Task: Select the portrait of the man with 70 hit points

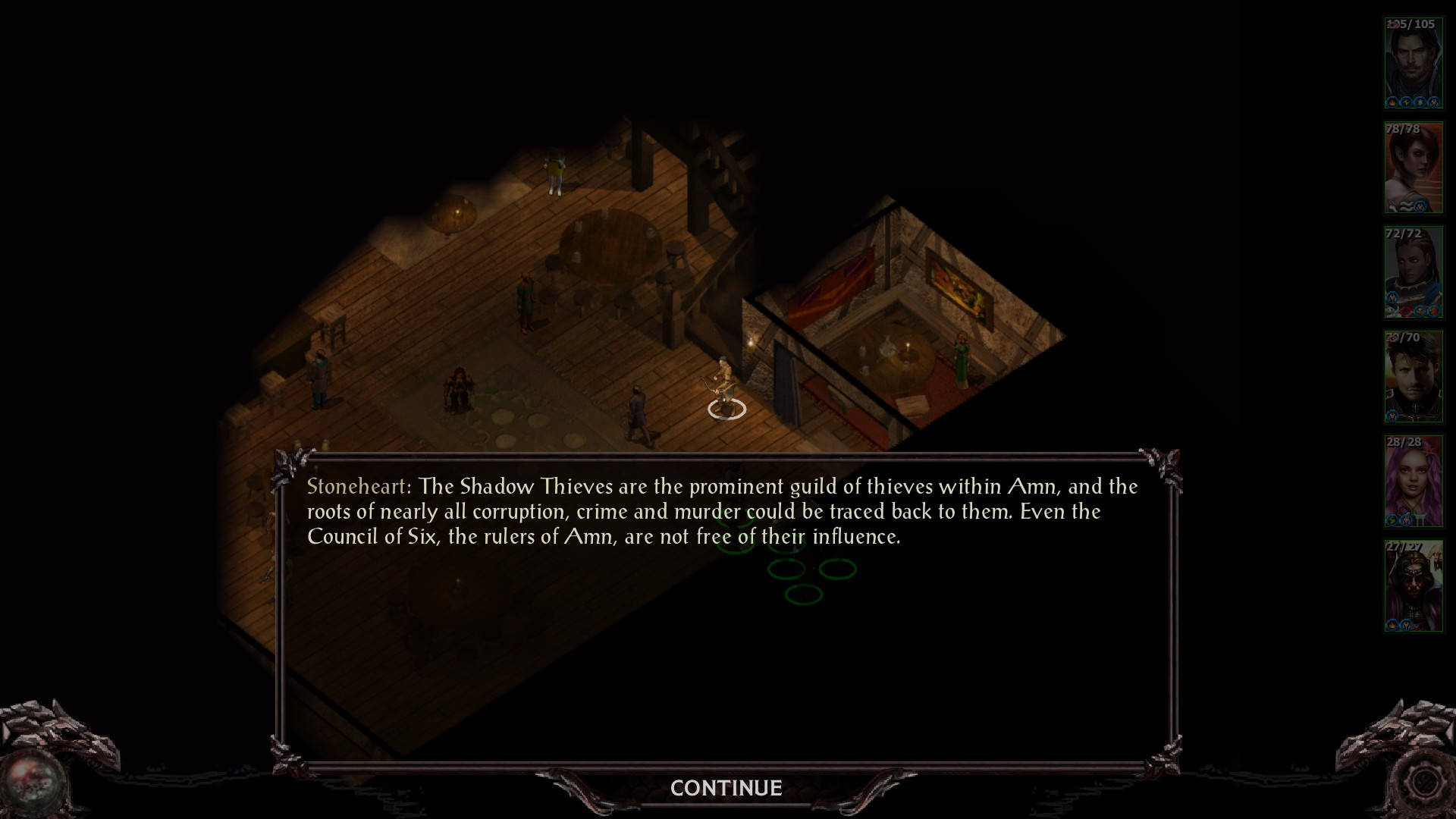Action: 1413,377
